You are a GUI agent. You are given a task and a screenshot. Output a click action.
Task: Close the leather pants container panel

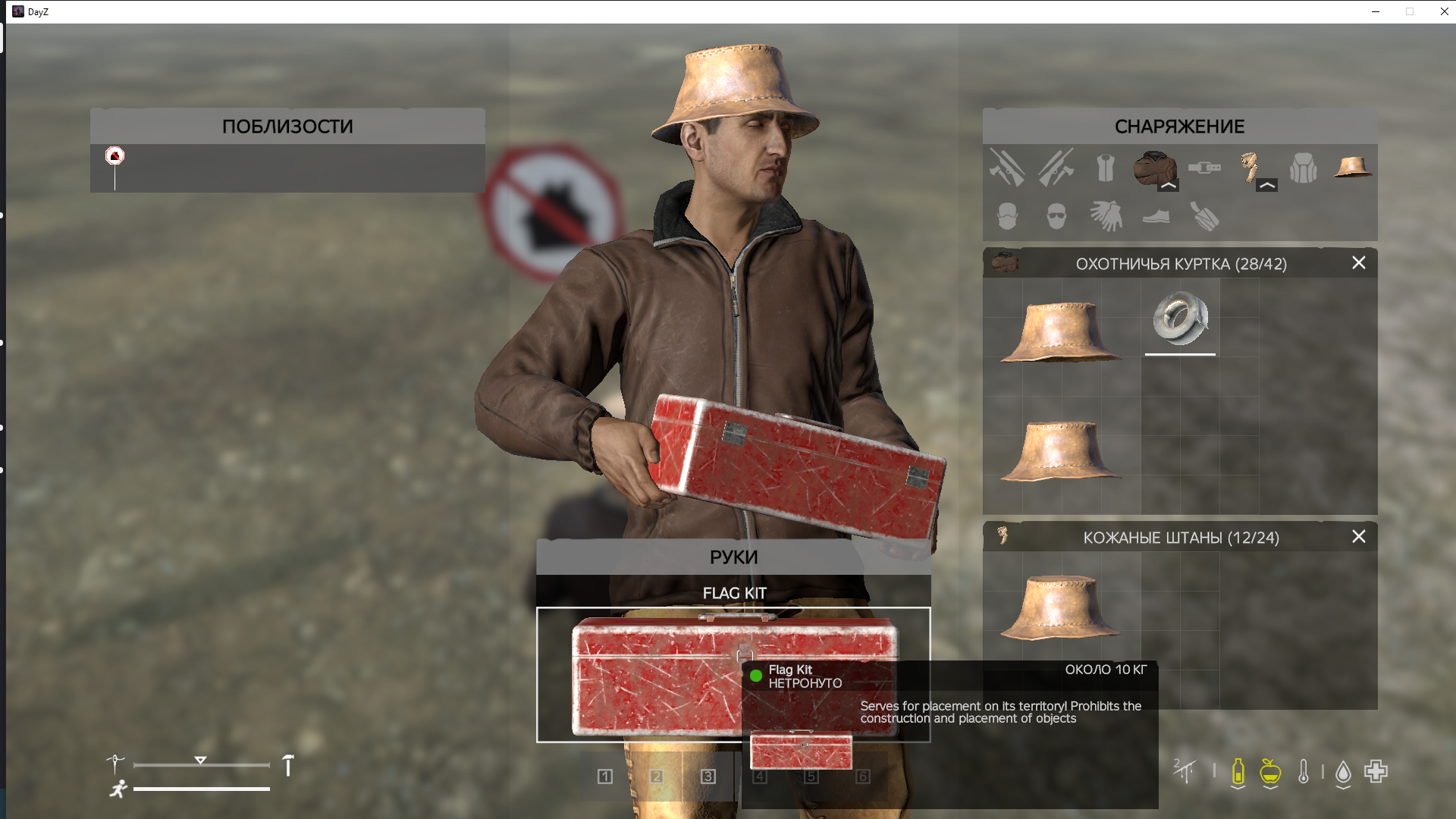click(x=1358, y=537)
